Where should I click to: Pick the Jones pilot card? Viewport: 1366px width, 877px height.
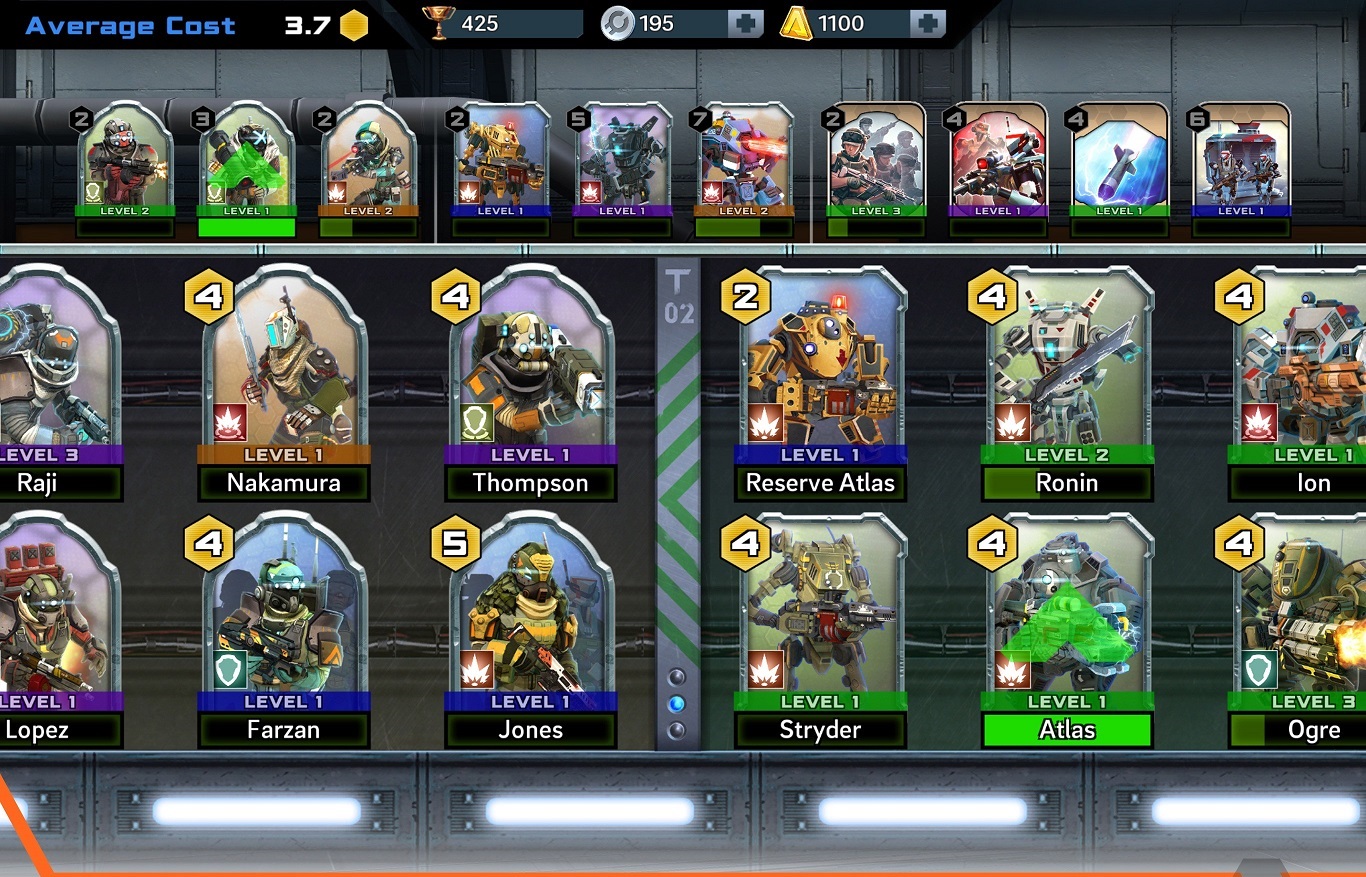530,618
